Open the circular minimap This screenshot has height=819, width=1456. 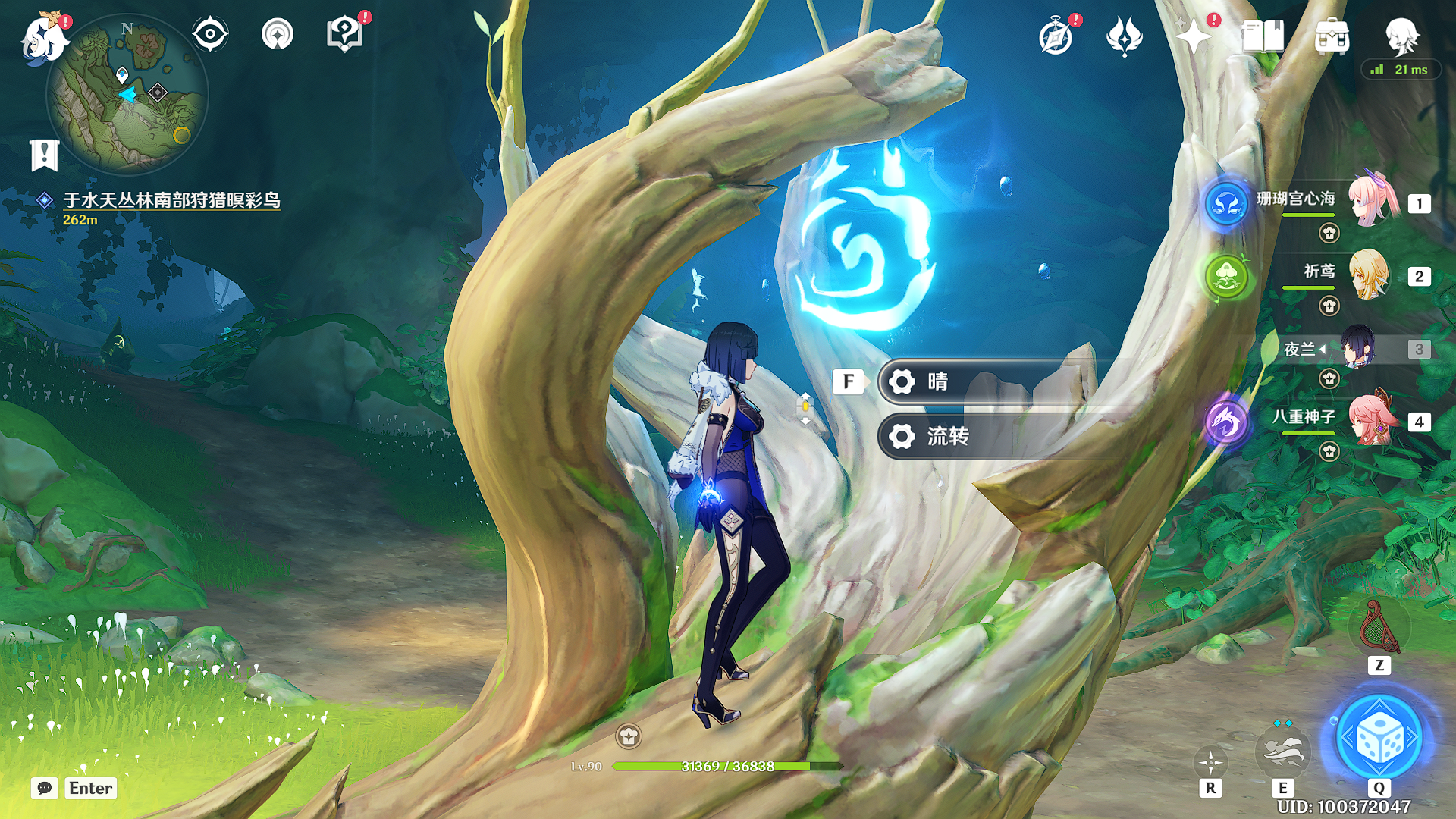point(127,95)
